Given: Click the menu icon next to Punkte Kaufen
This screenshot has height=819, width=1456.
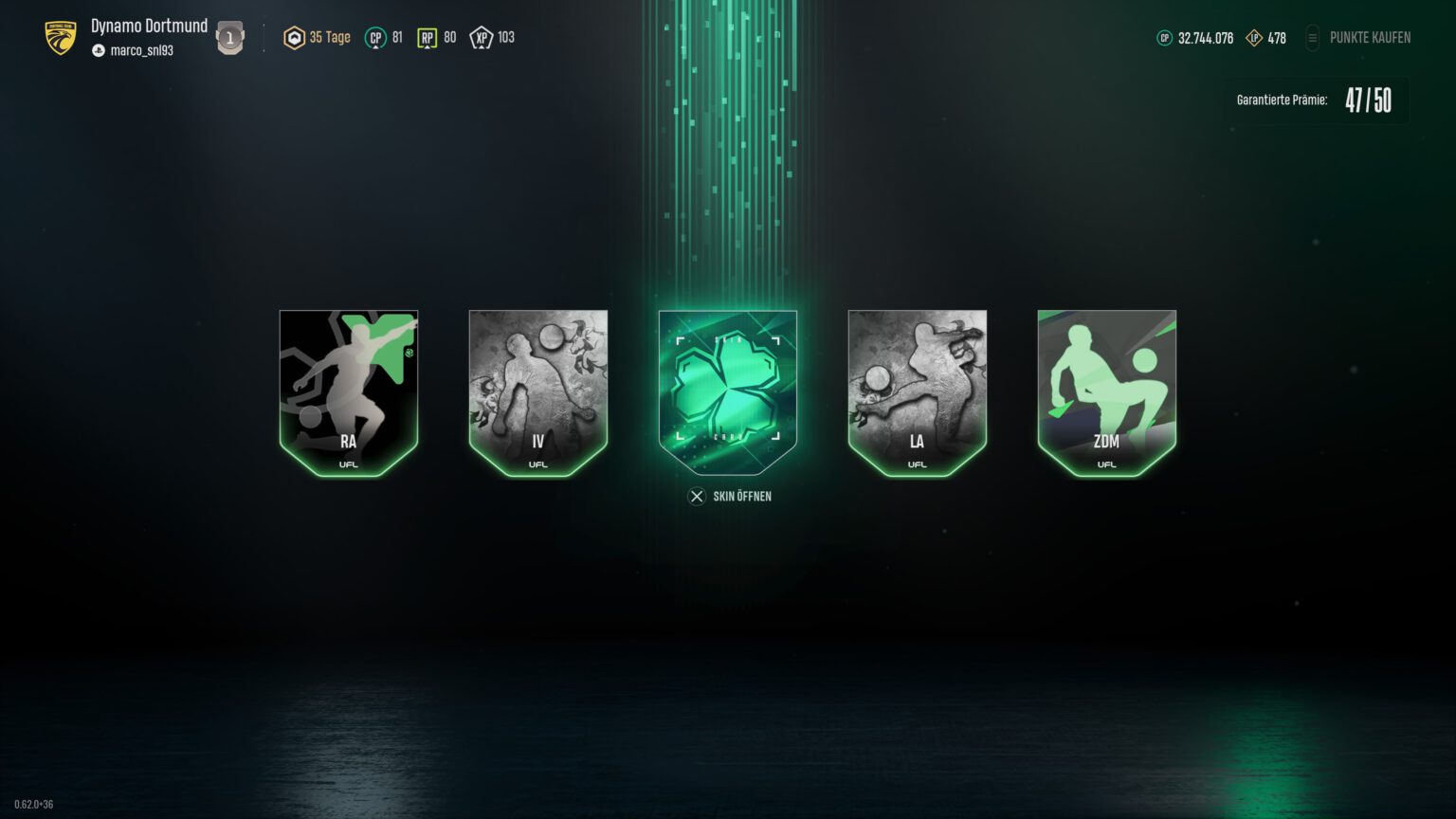Looking at the screenshot, I should pyautogui.click(x=1313, y=38).
